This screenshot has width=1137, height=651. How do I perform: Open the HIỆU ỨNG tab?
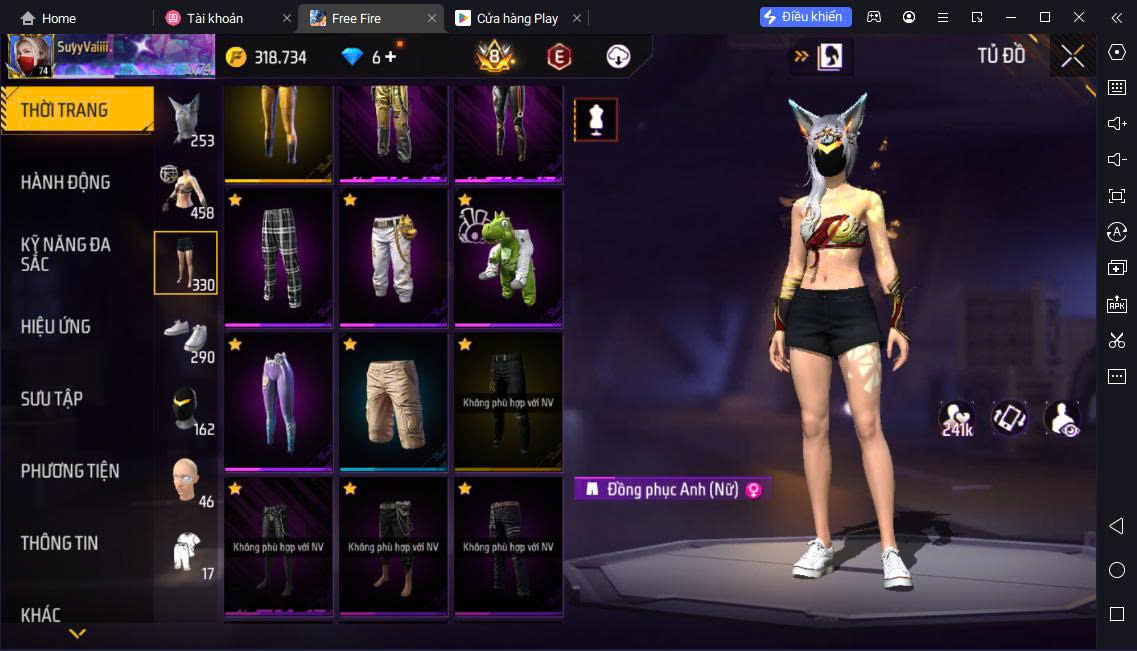coord(56,326)
